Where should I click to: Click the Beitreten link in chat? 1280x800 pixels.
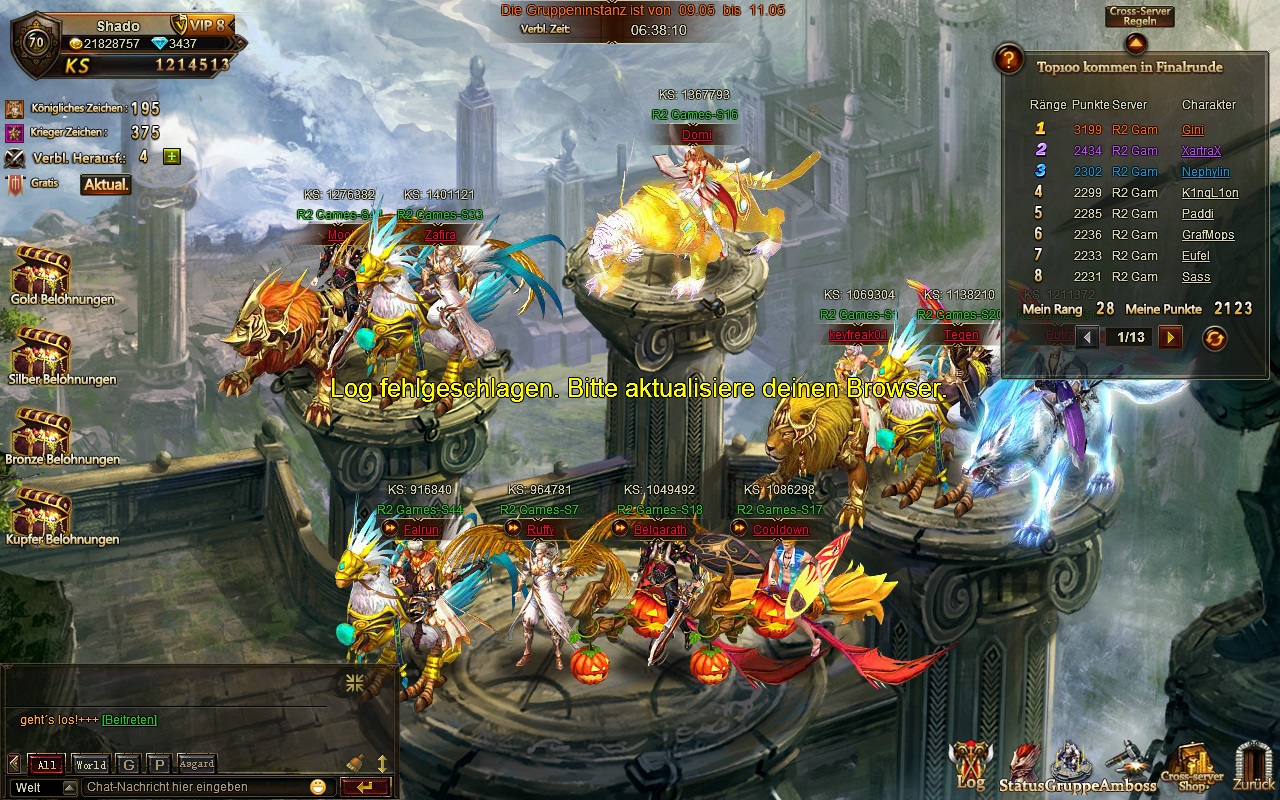[x=129, y=720]
